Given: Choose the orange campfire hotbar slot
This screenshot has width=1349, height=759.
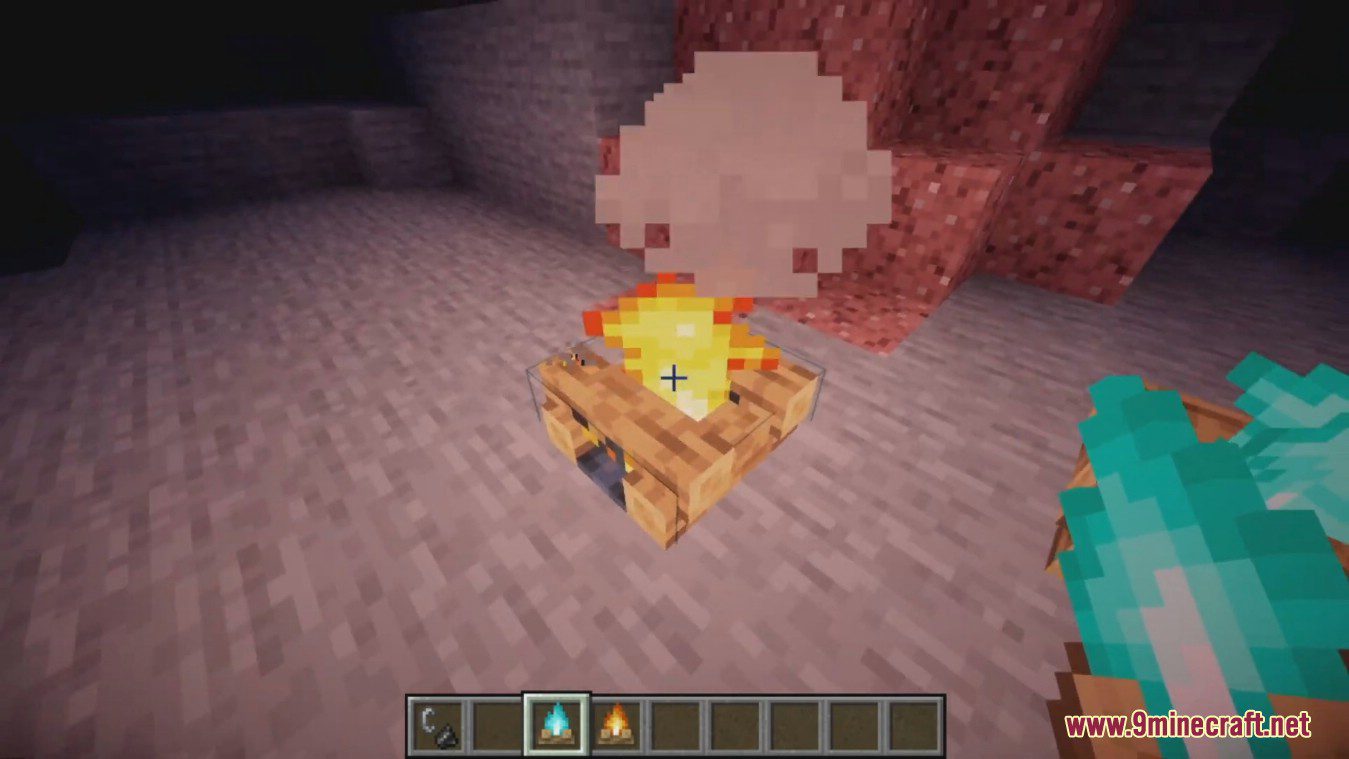Looking at the screenshot, I should pyautogui.click(x=616, y=724).
